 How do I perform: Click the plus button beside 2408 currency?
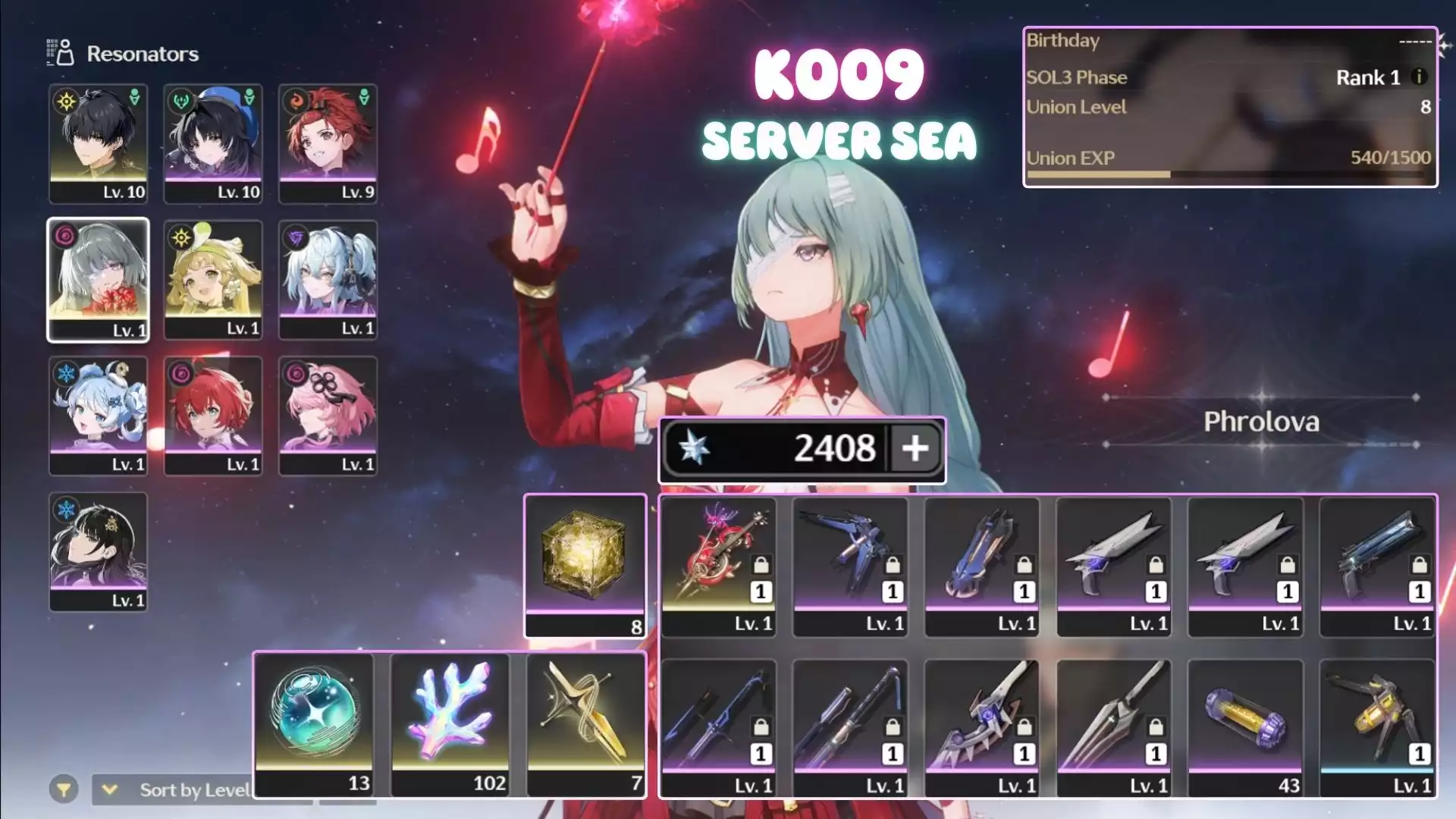915,448
